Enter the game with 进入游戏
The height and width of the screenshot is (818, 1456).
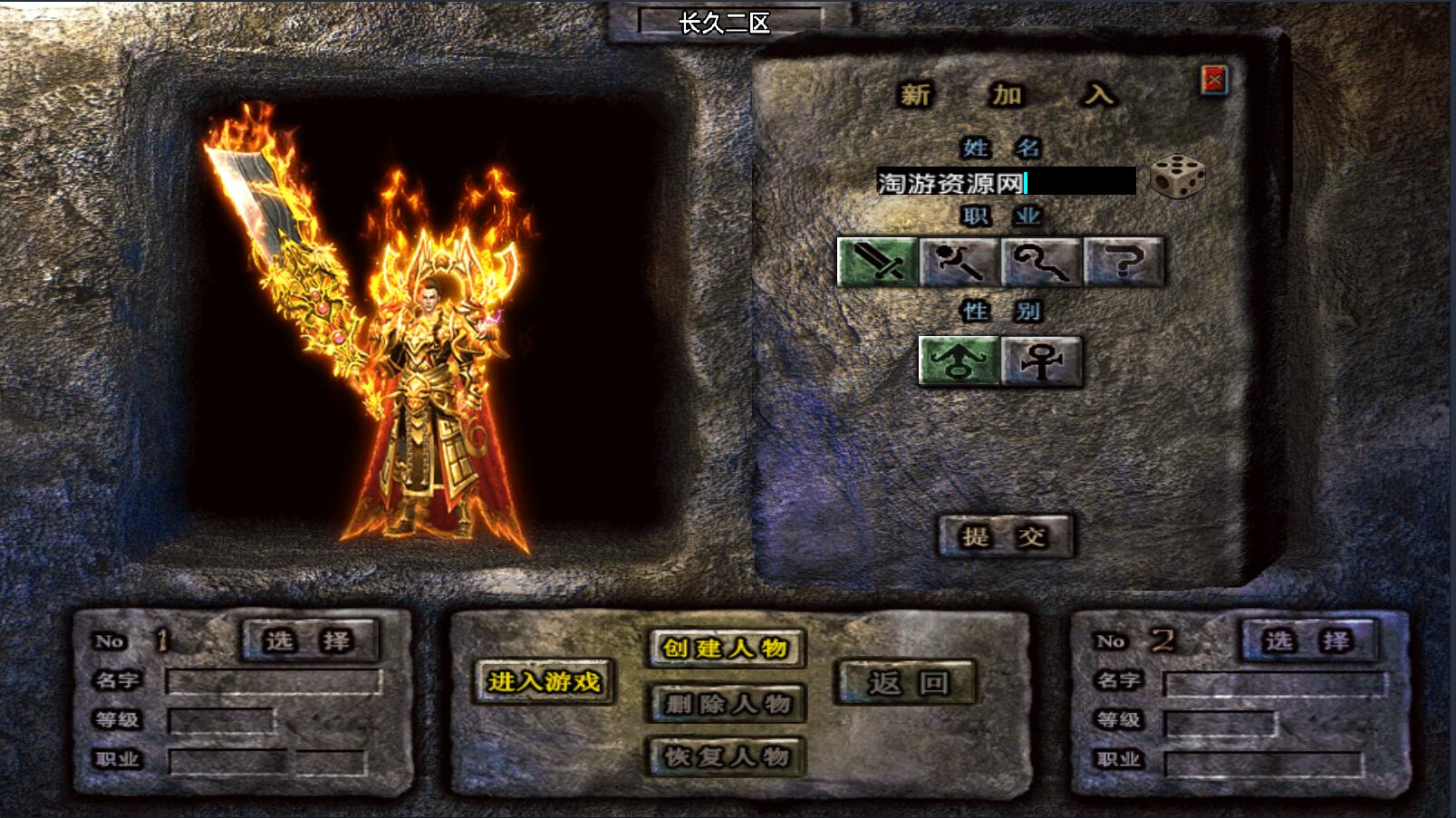[544, 681]
